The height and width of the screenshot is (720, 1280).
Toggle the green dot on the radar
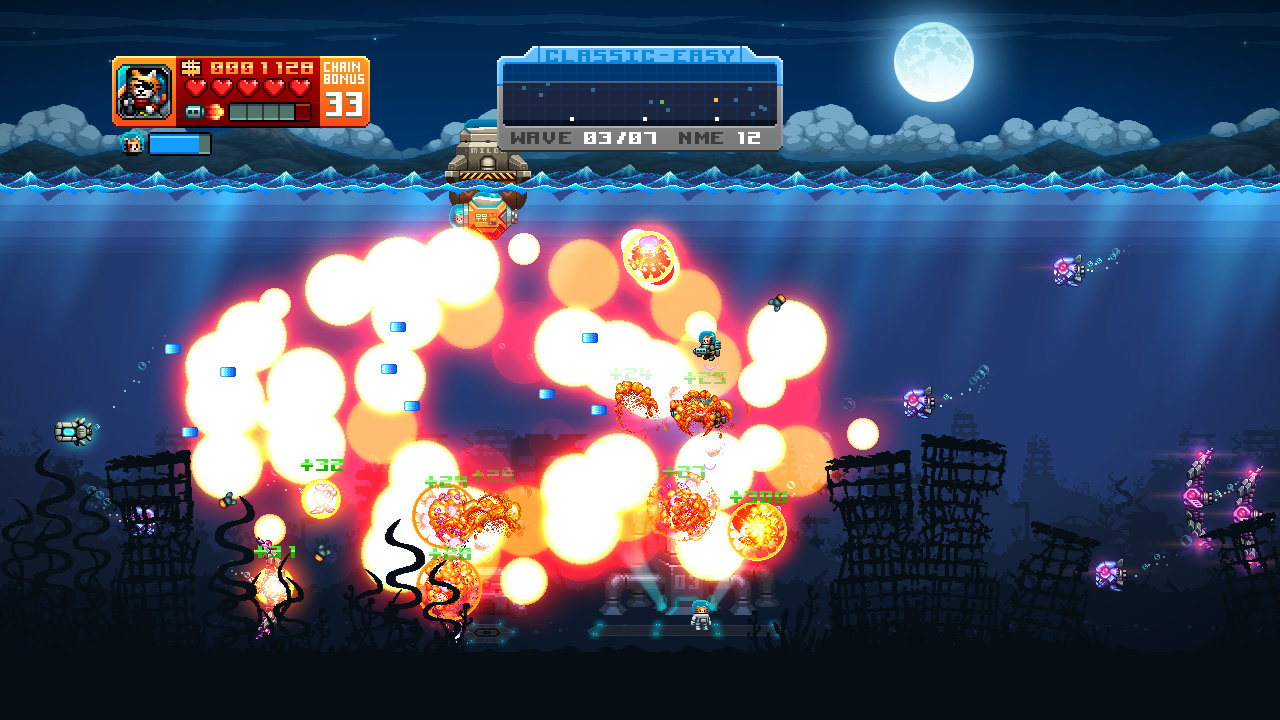pyautogui.click(x=662, y=102)
